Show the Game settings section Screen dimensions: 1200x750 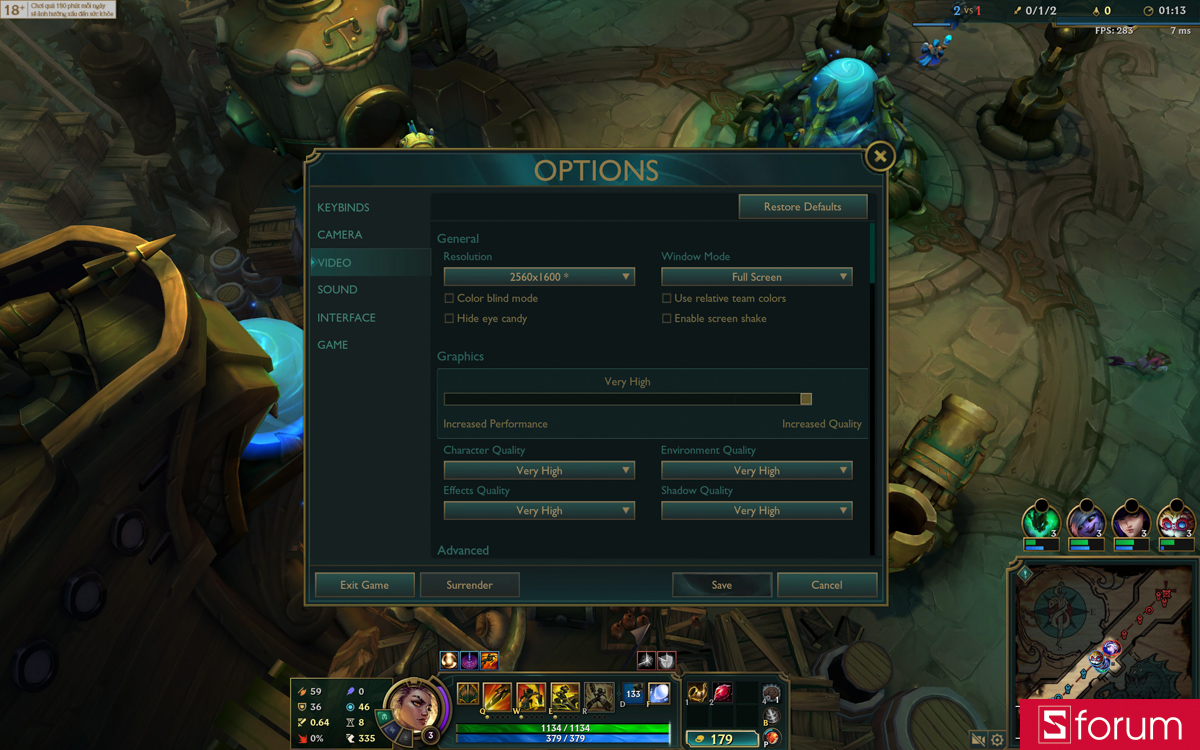coord(333,345)
